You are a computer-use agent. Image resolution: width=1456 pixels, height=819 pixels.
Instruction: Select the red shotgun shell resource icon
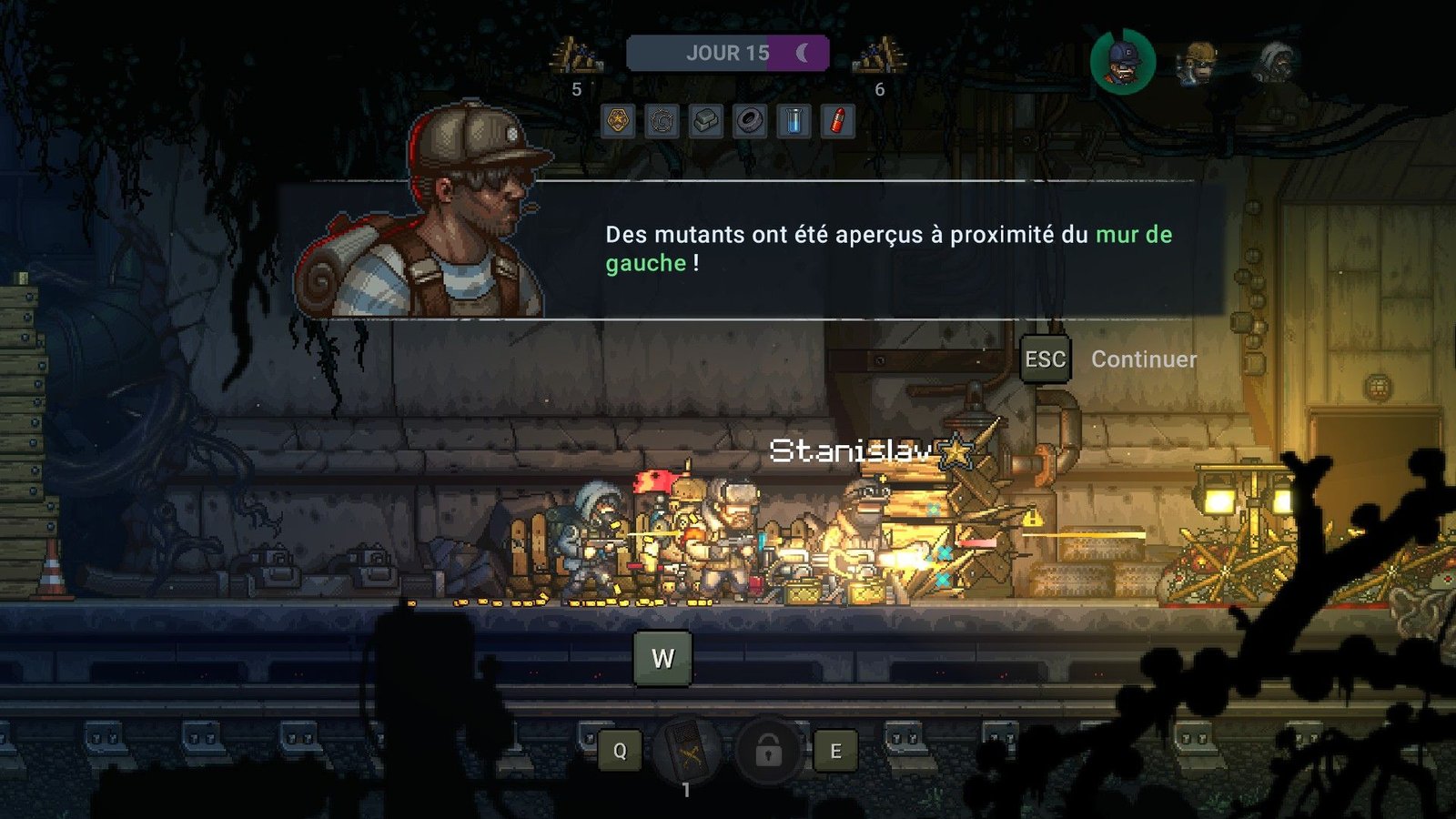point(838,120)
